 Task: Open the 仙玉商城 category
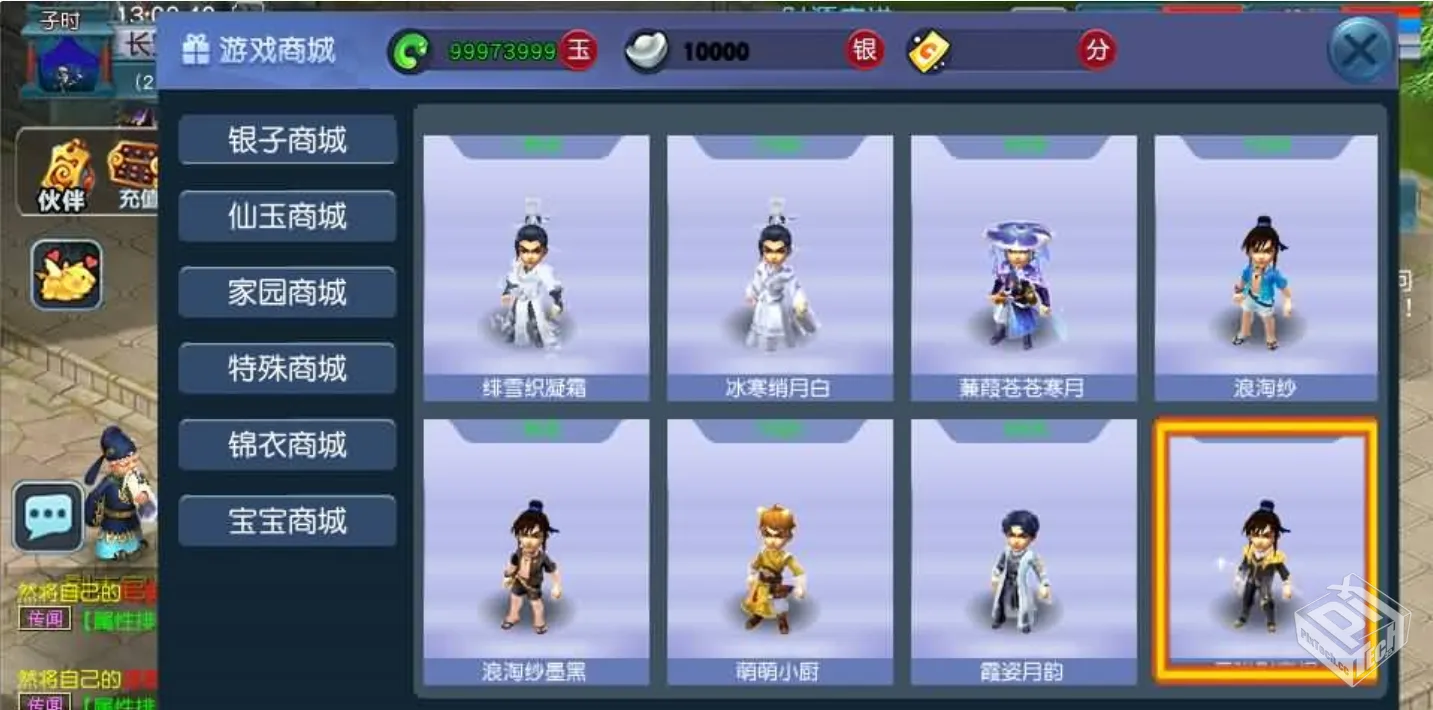(x=287, y=216)
